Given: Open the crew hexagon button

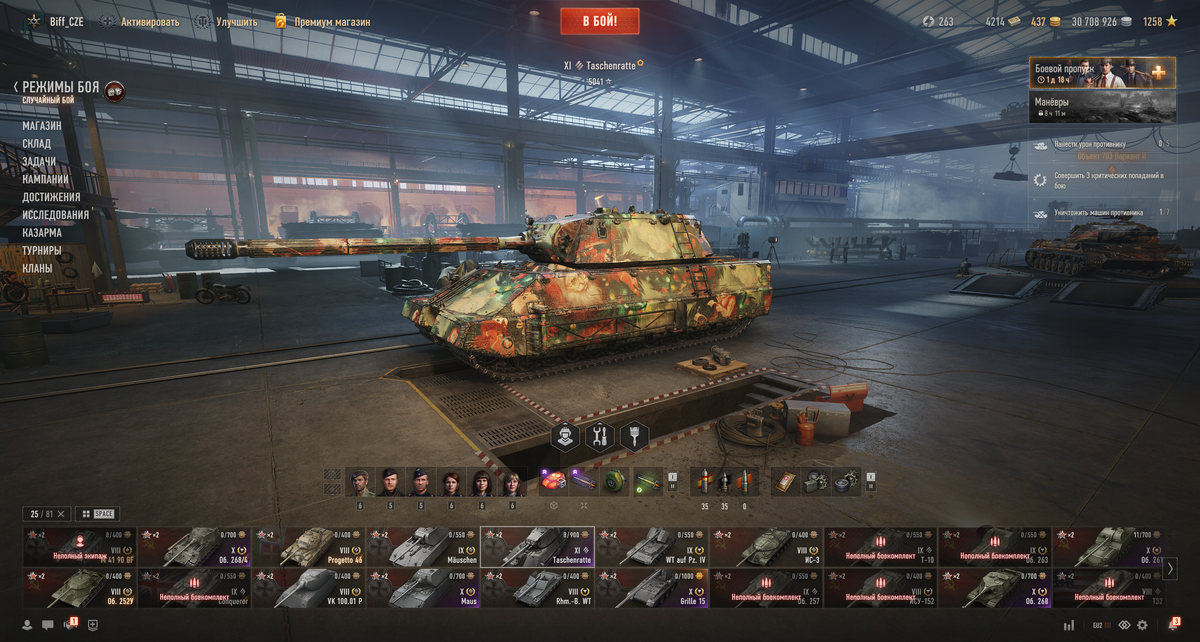Looking at the screenshot, I should point(566,437).
